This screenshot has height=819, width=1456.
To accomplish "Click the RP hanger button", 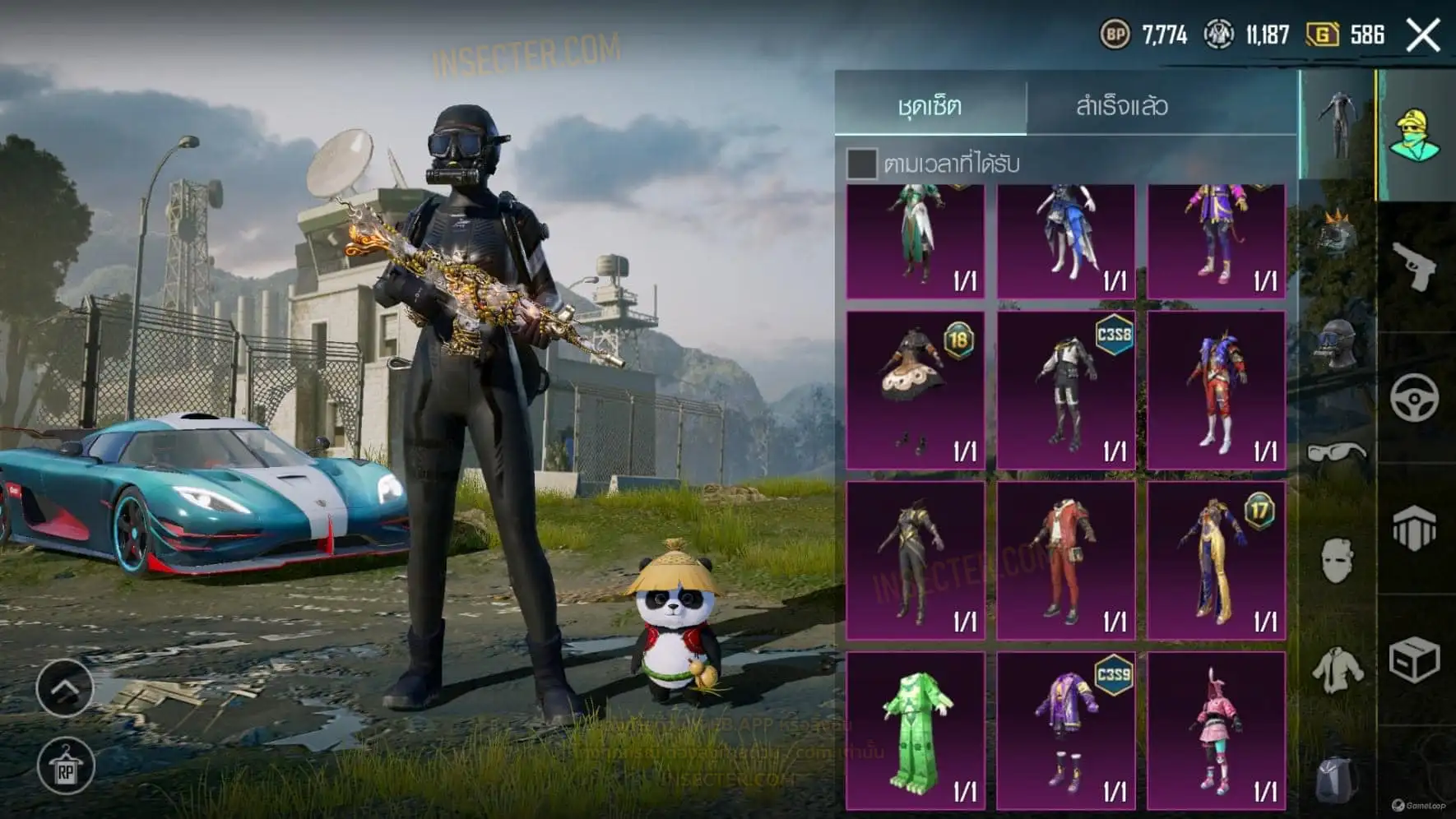I will click(x=66, y=767).
